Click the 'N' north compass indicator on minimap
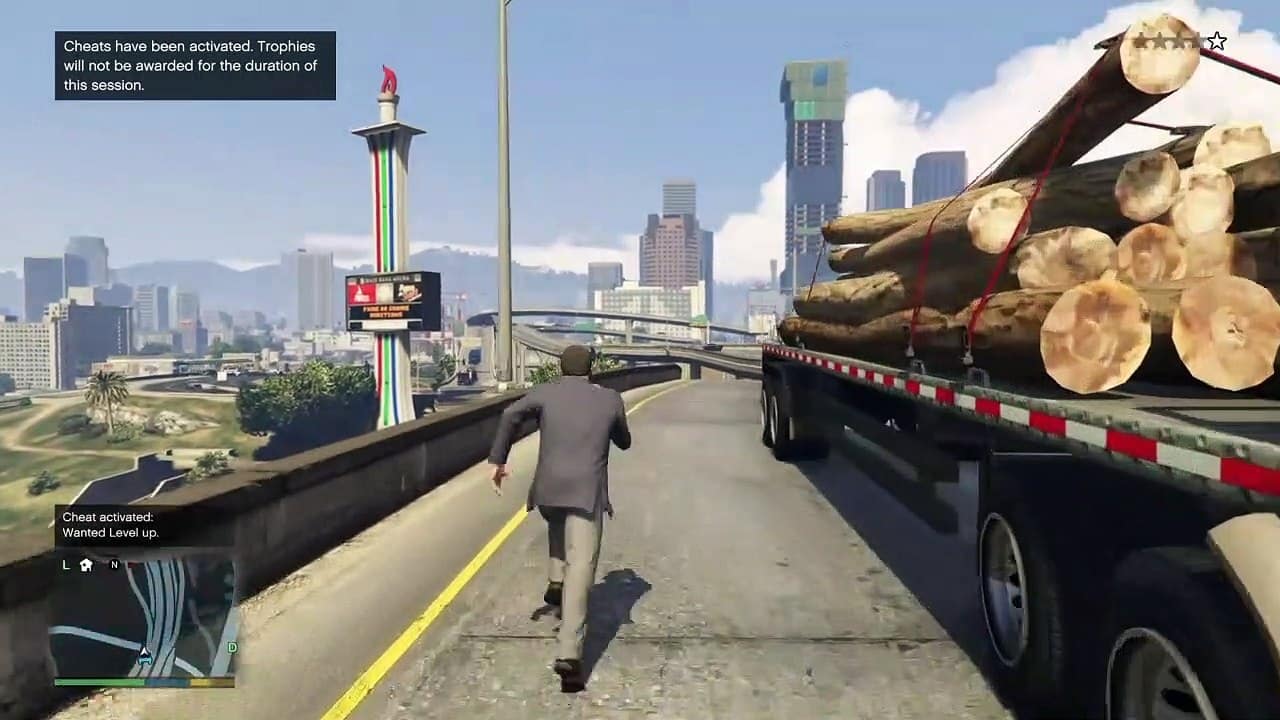The width and height of the screenshot is (1280, 720). 114,564
